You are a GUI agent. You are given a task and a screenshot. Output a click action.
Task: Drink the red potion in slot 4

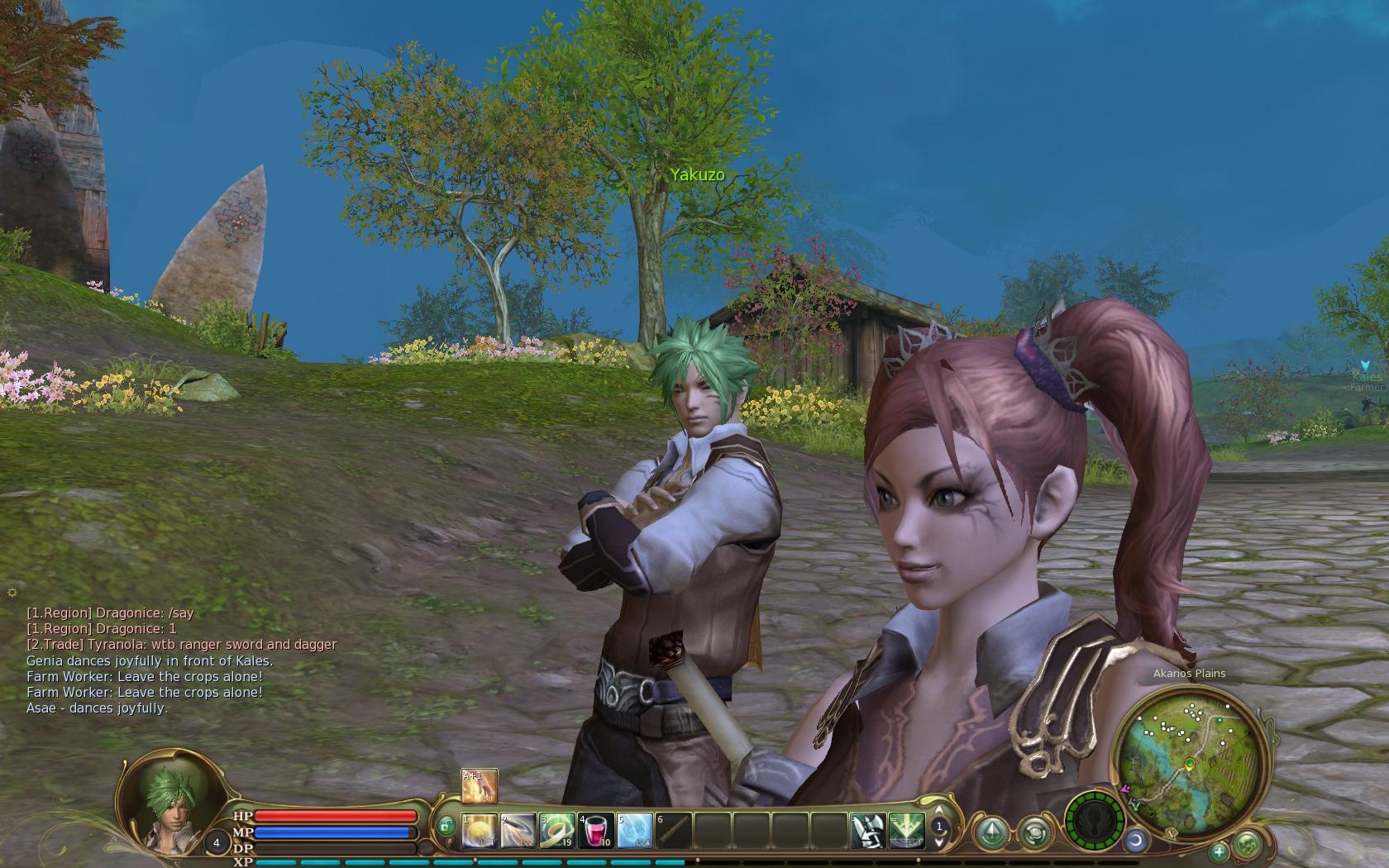click(x=595, y=831)
